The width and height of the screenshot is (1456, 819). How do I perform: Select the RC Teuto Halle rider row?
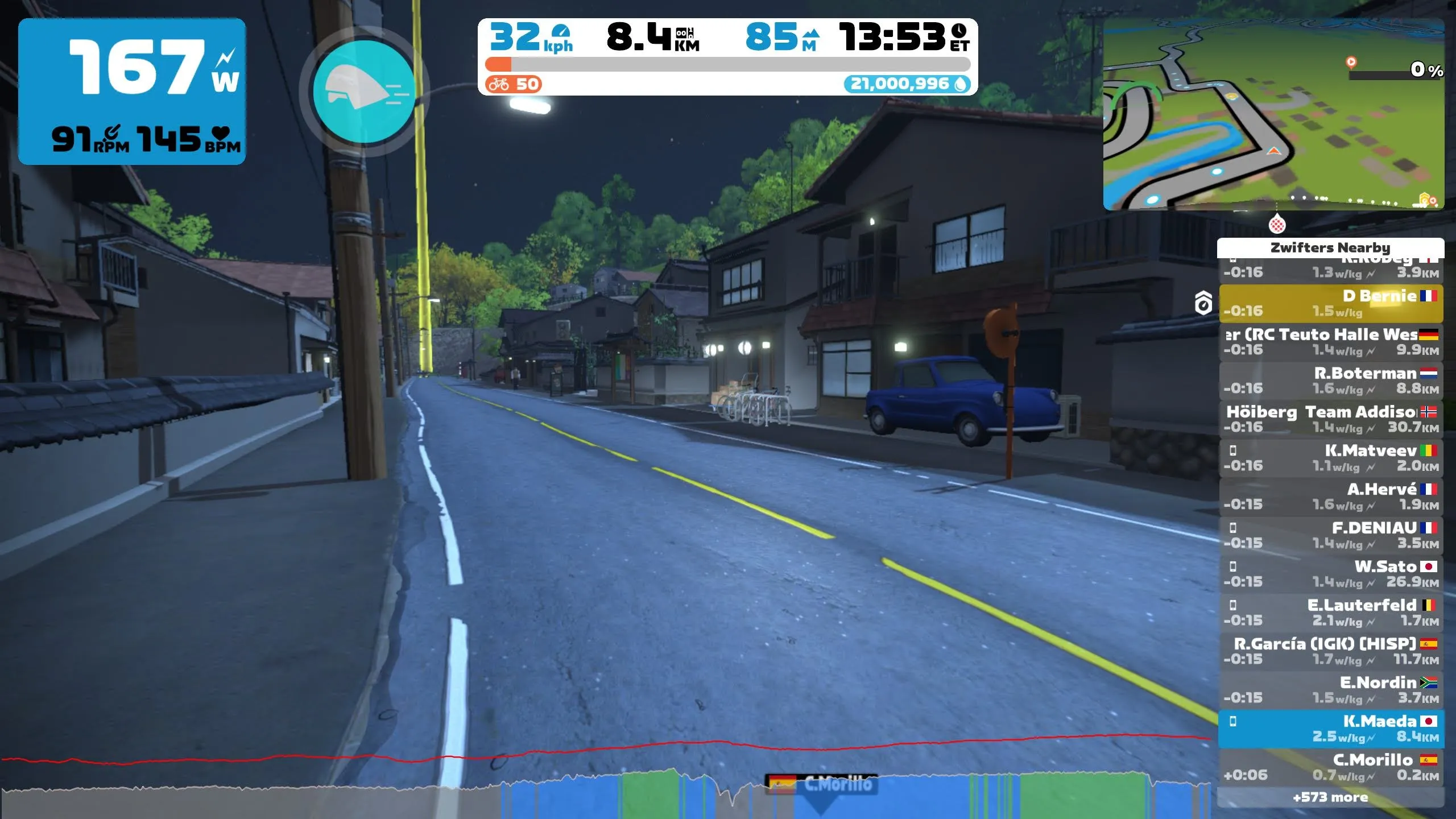point(1330,342)
